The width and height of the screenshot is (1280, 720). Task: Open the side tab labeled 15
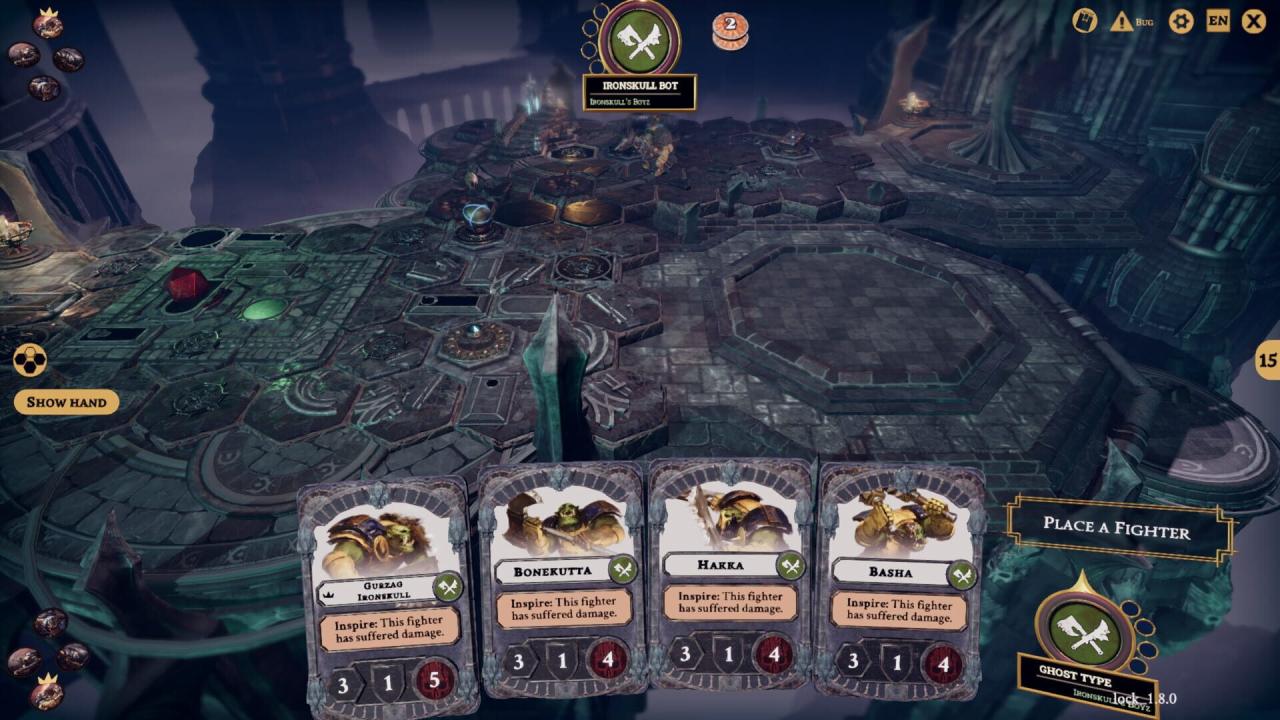coord(1268,360)
